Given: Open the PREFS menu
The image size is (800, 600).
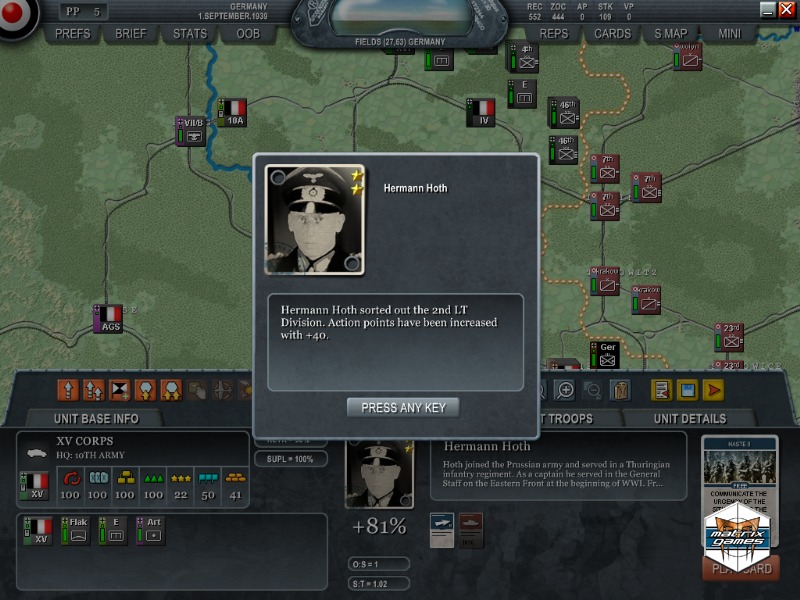Looking at the screenshot, I should (73, 33).
